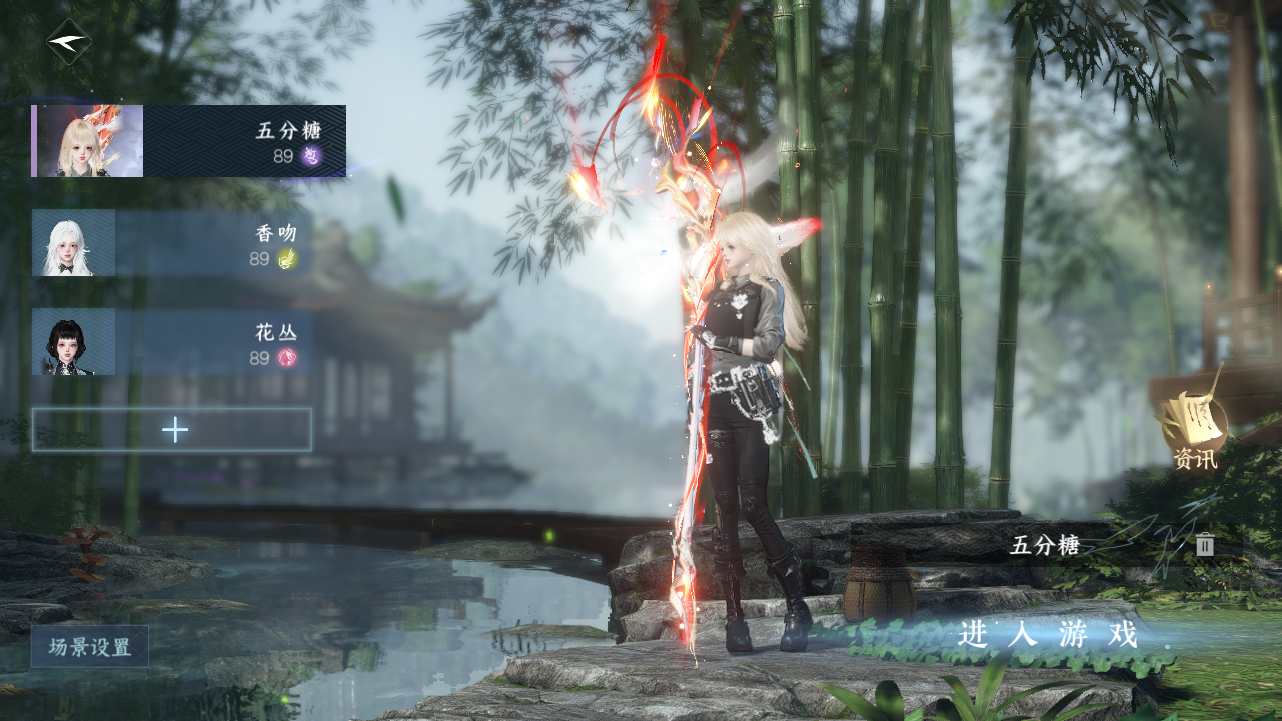Choose the character 香吻

tap(172, 243)
